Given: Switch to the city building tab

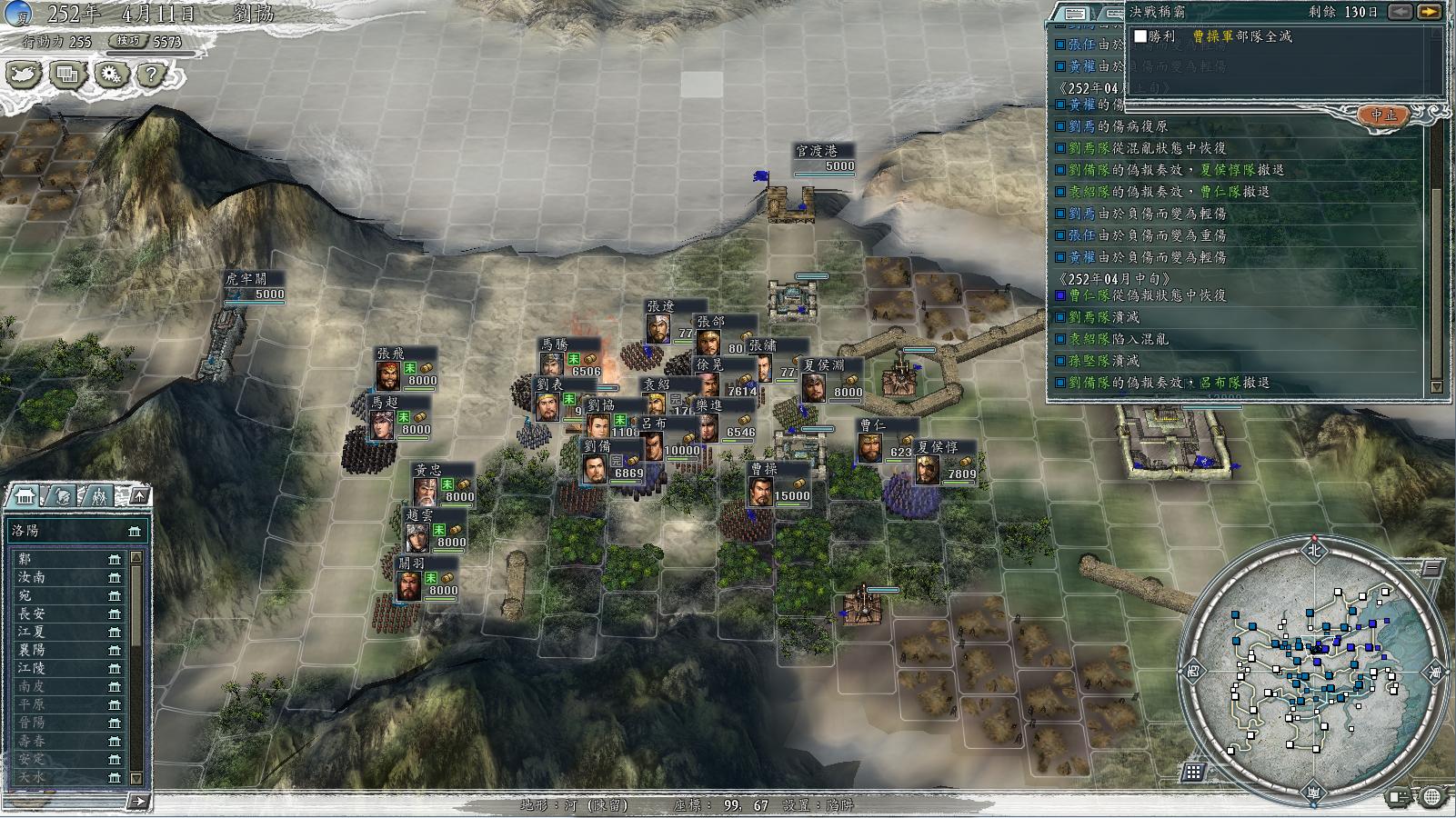Looking at the screenshot, I should click(x=25, y=496).
